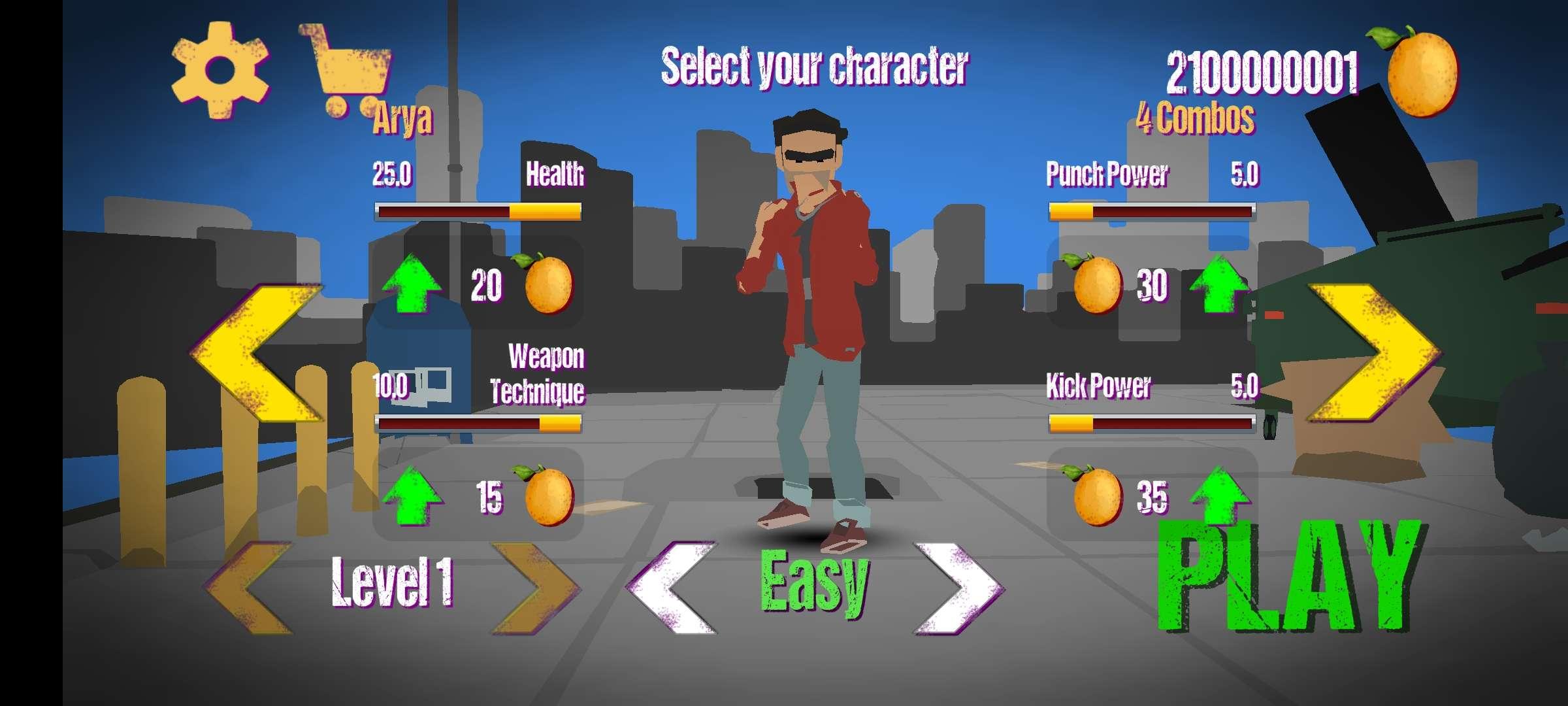Raise the difficulty with the right white arrow
Viewport: 1568px width, 706px height.
click(958, 586)
